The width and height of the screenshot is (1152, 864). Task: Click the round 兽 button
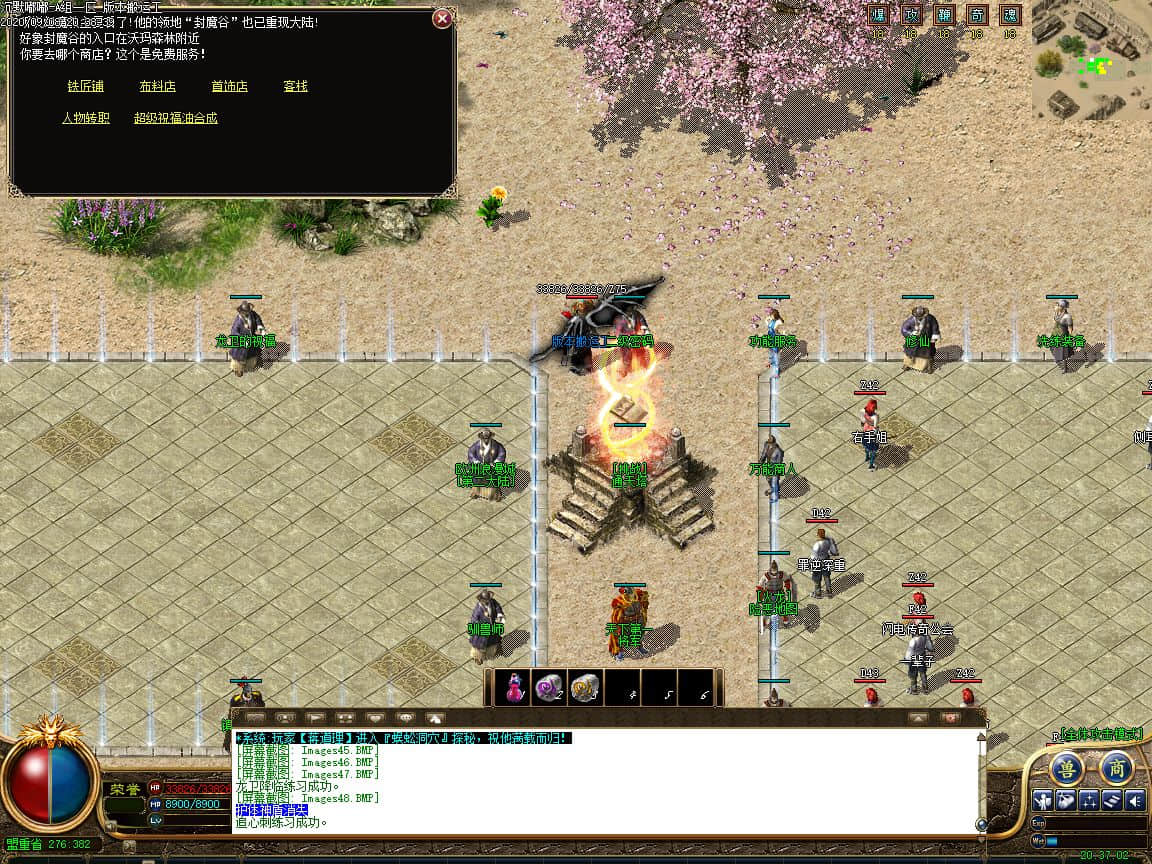click(1067, 769)
